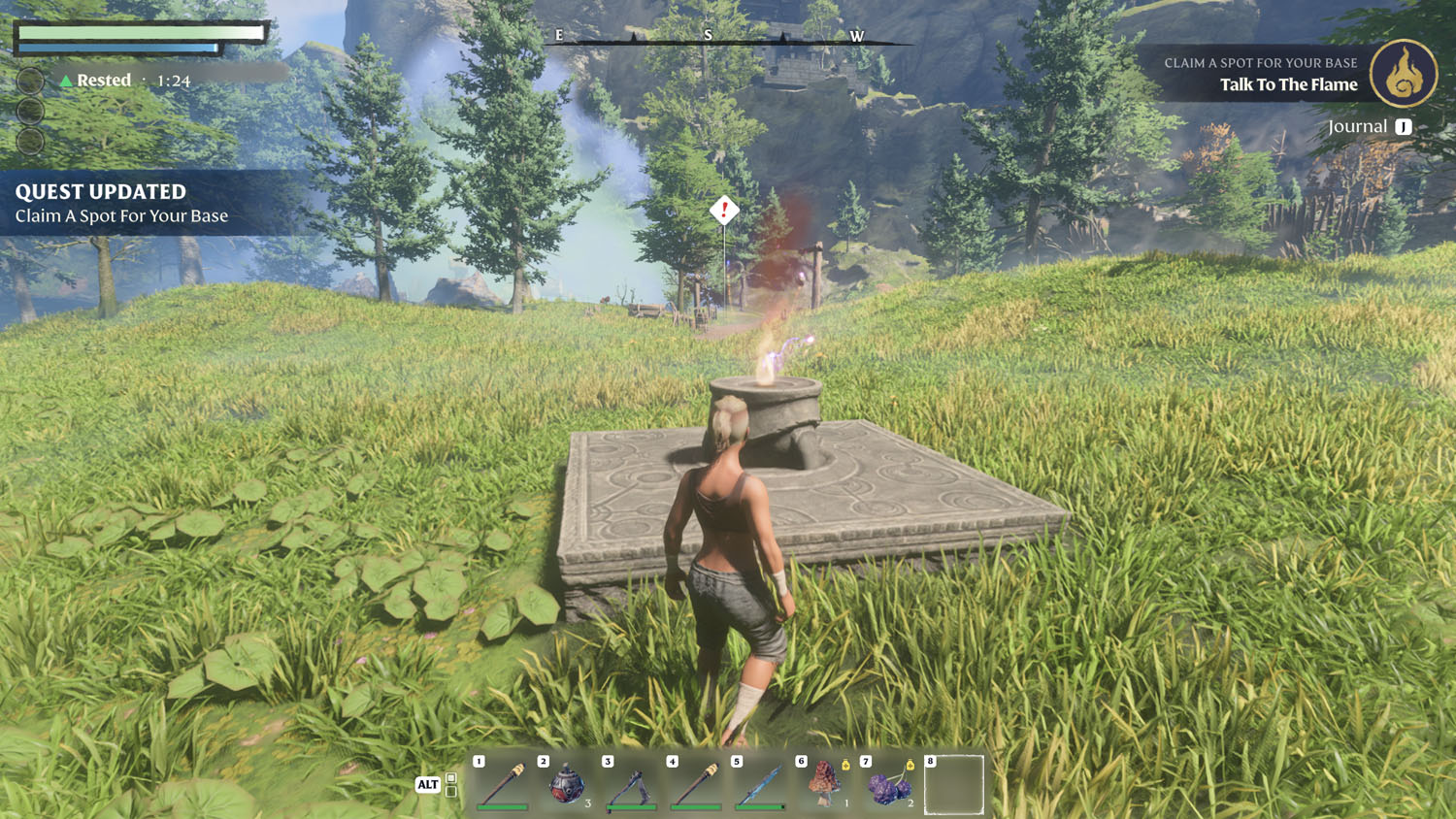Click the Rested buff status
1456x819 pixels.
tap(103, 81)
